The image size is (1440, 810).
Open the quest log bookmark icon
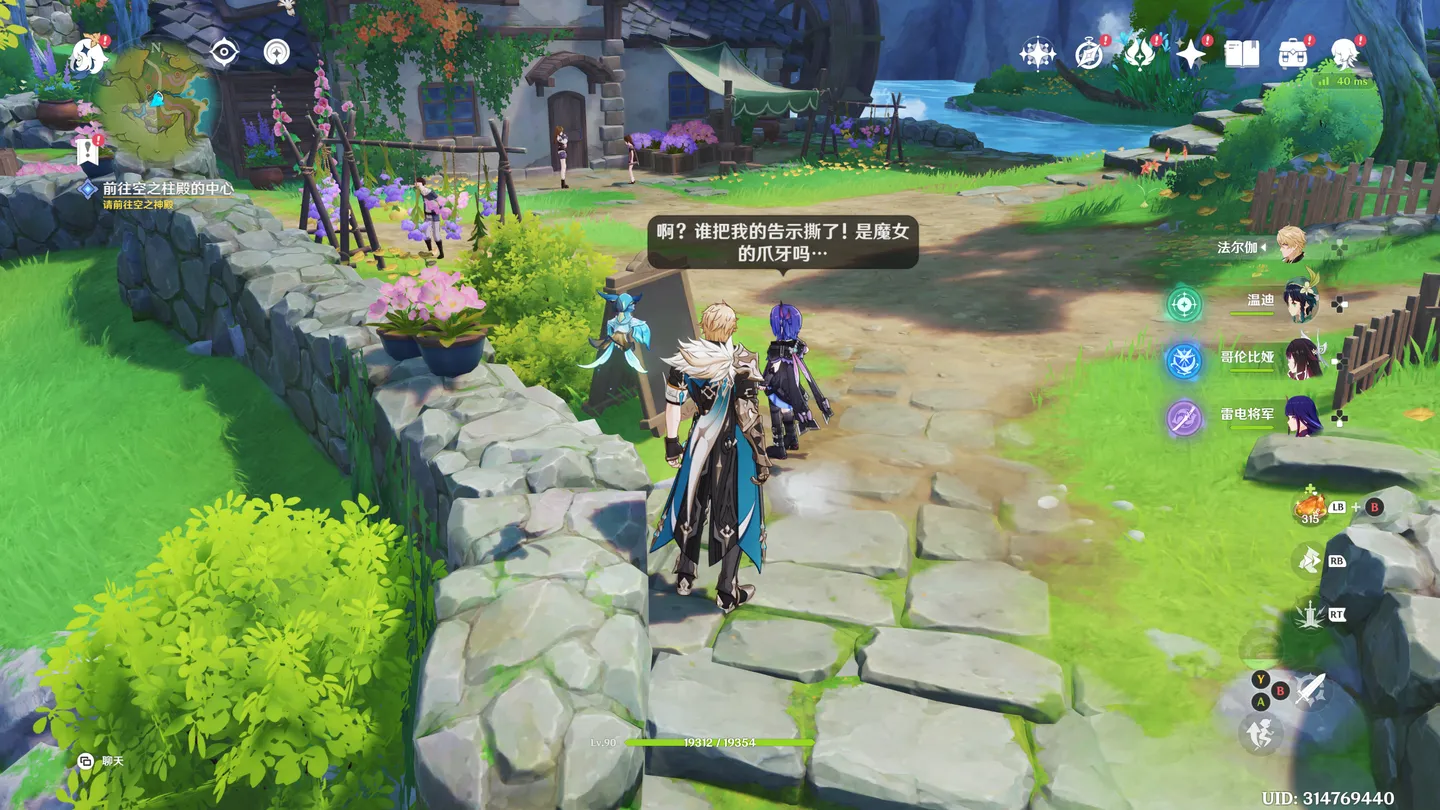(x=86, y=152)
